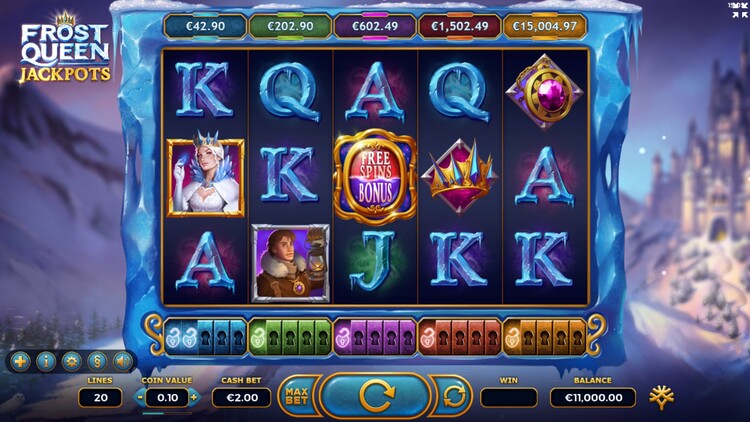
Task: Spin the reels with the big arrow button
Action: tap(377, 396)
